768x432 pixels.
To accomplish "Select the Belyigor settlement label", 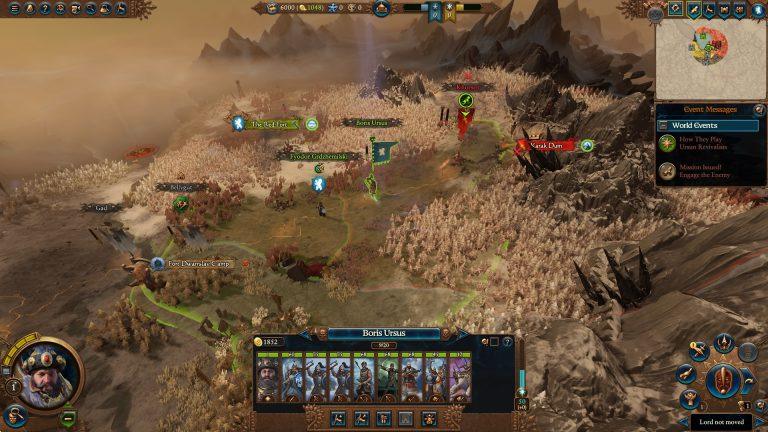I will [x=174, y=187].
